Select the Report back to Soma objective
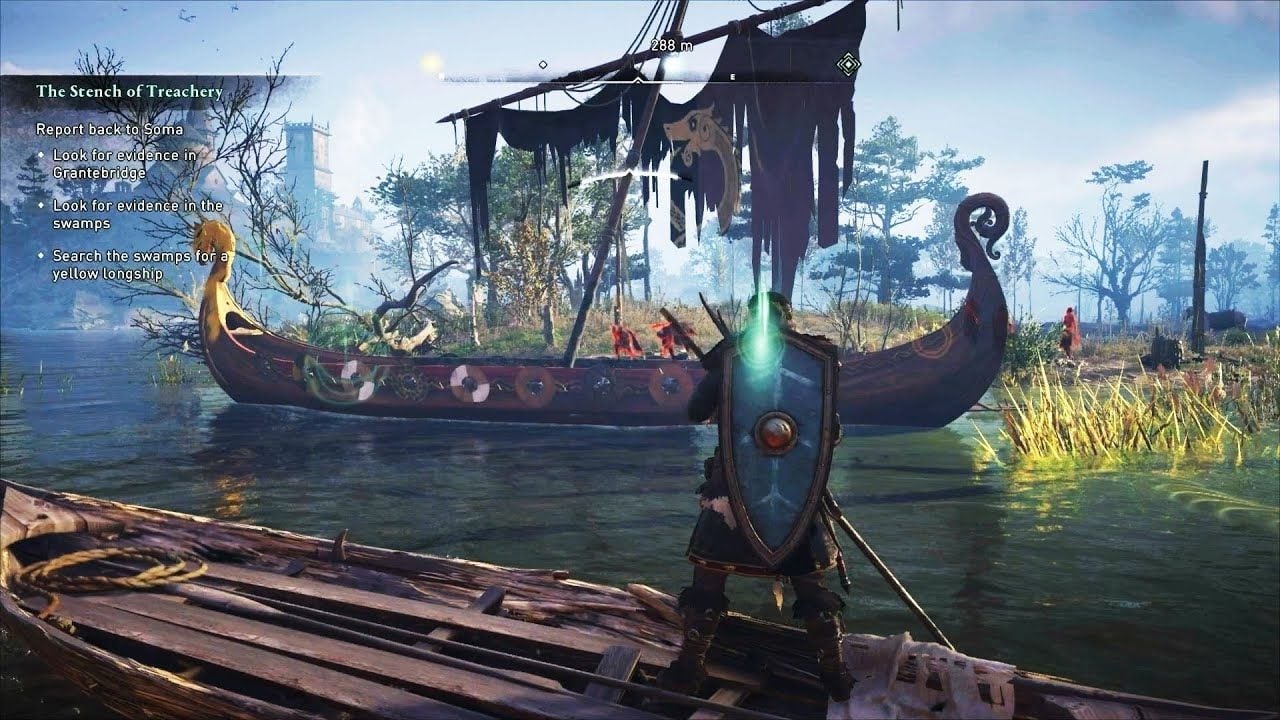The image size is (1280, 720). point(110,129)
